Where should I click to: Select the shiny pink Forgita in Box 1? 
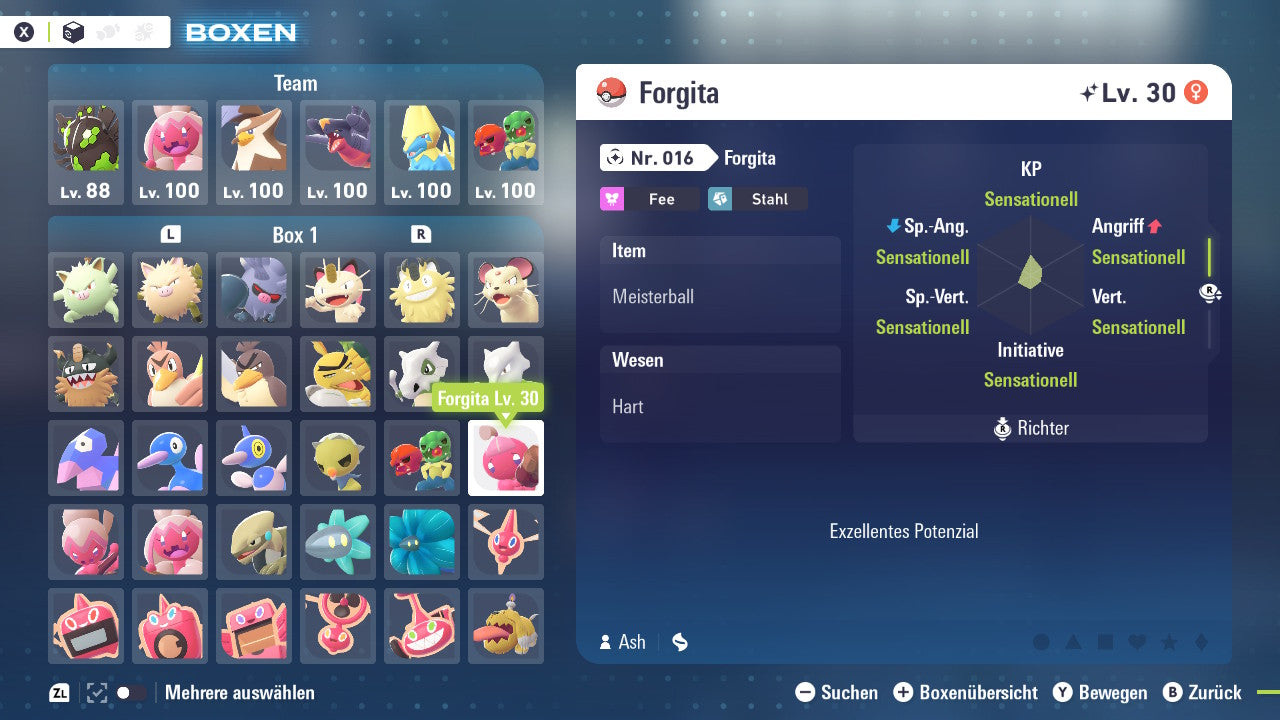click(x=505, y=458)
